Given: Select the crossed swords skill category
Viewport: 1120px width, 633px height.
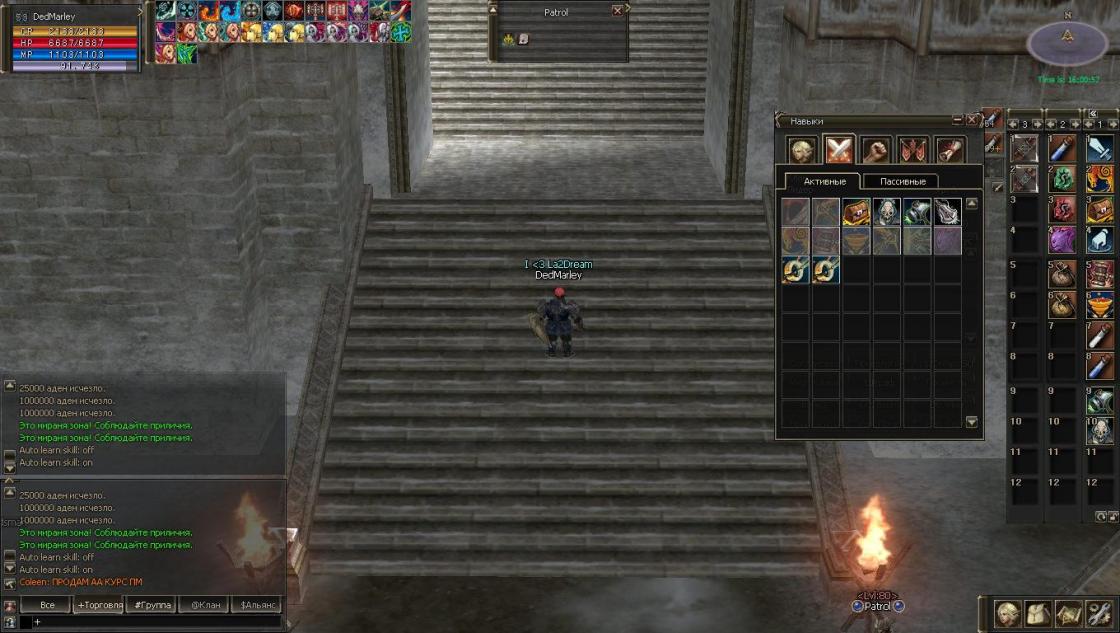Looking at the screenshot, I should tap(838, 150).
